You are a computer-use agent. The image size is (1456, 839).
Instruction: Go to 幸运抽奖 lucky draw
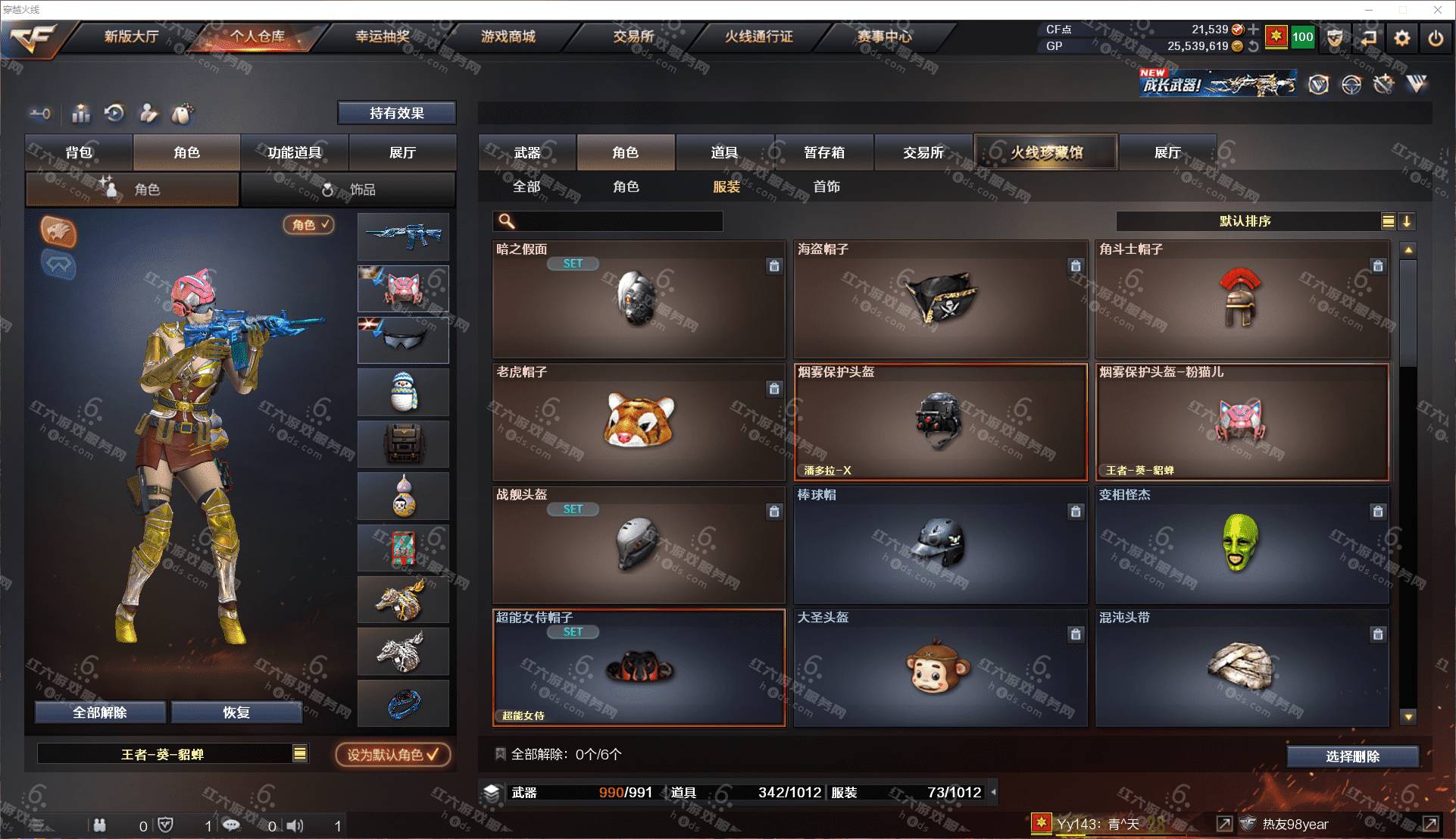pos(383,36)
